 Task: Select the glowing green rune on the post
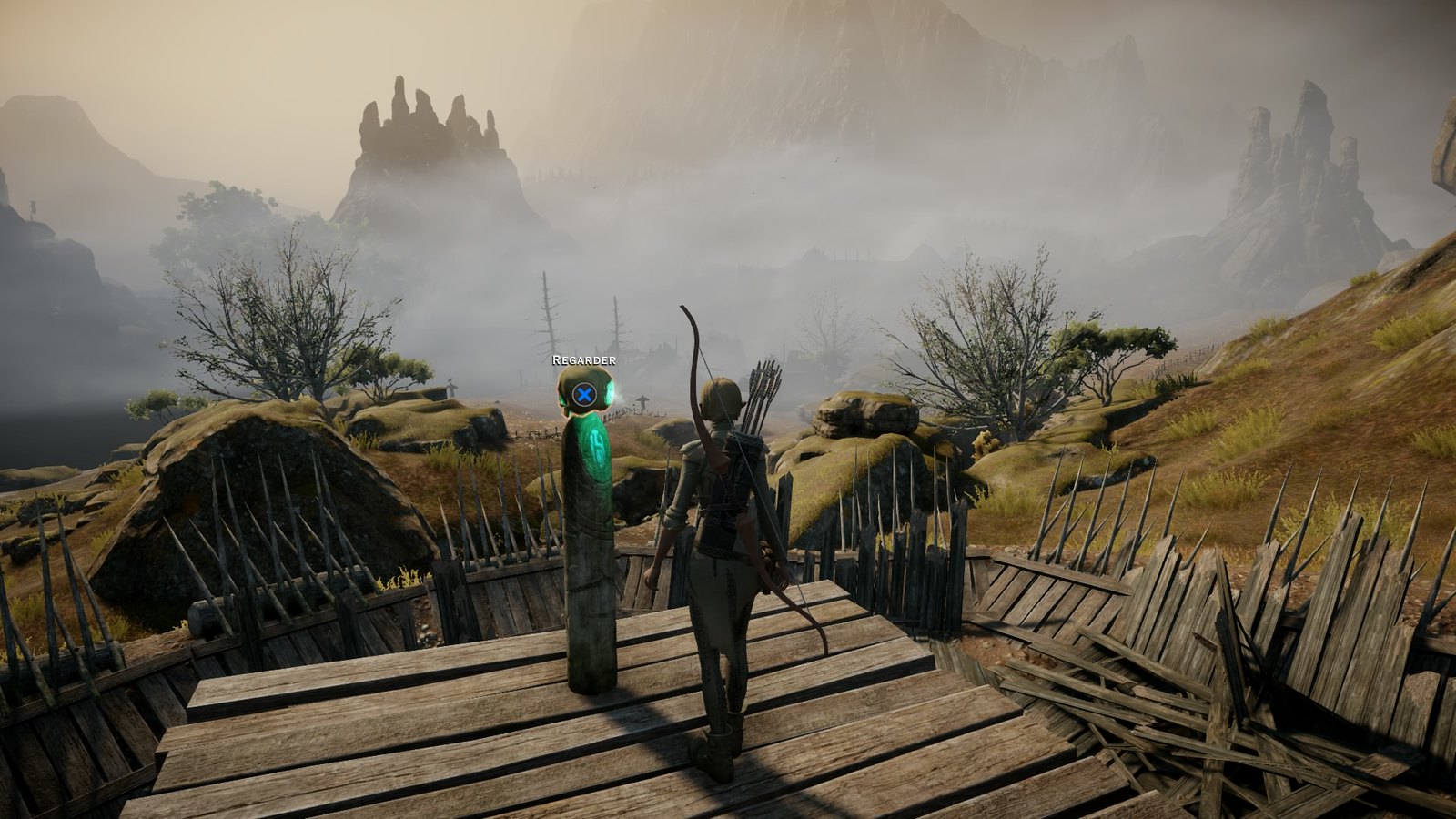click(592, 450)
